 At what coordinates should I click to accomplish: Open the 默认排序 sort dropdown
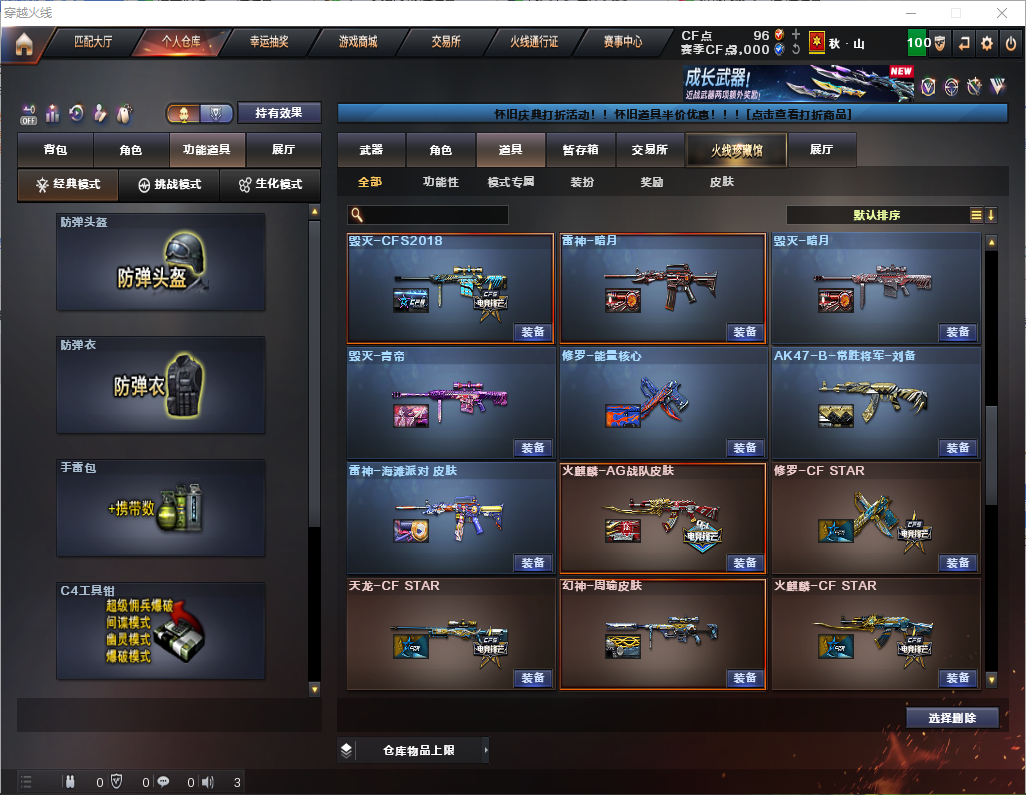[875, 215]
